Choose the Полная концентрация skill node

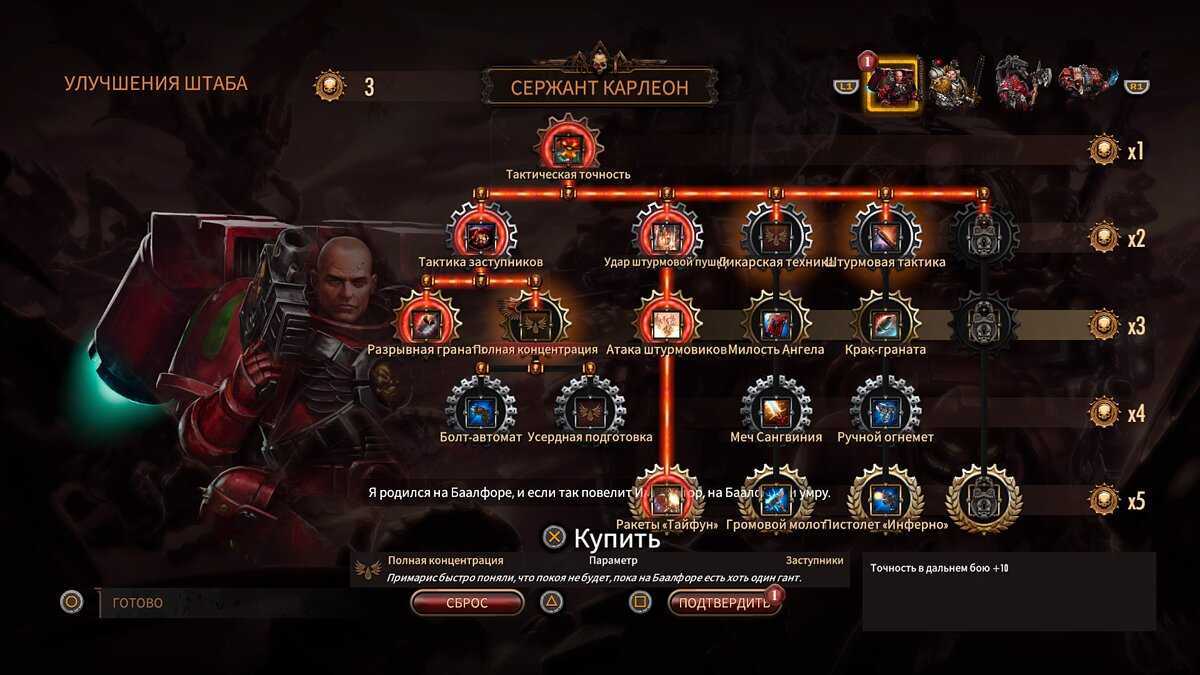536,322
